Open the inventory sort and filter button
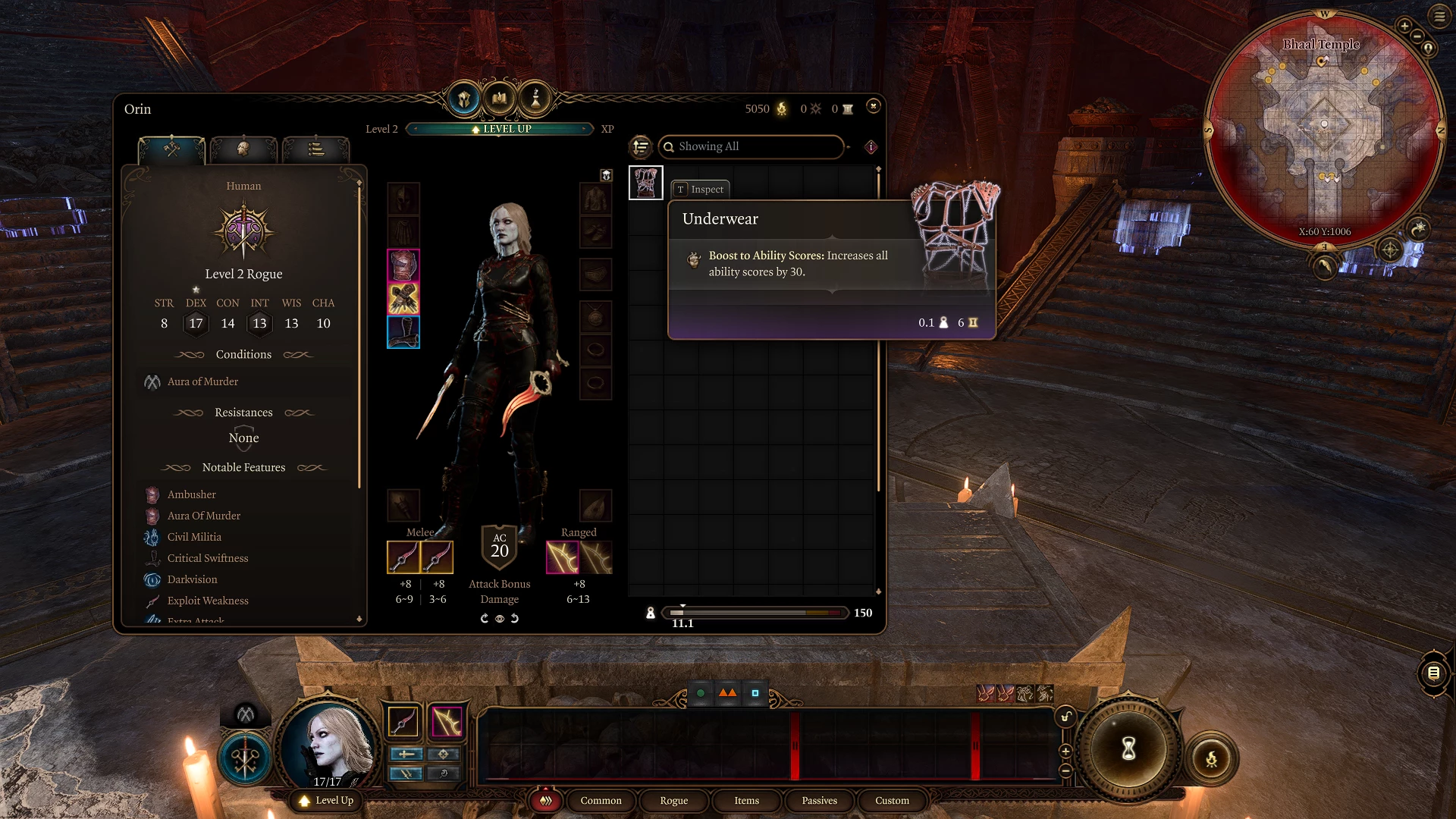 click(x=641, y=146)
